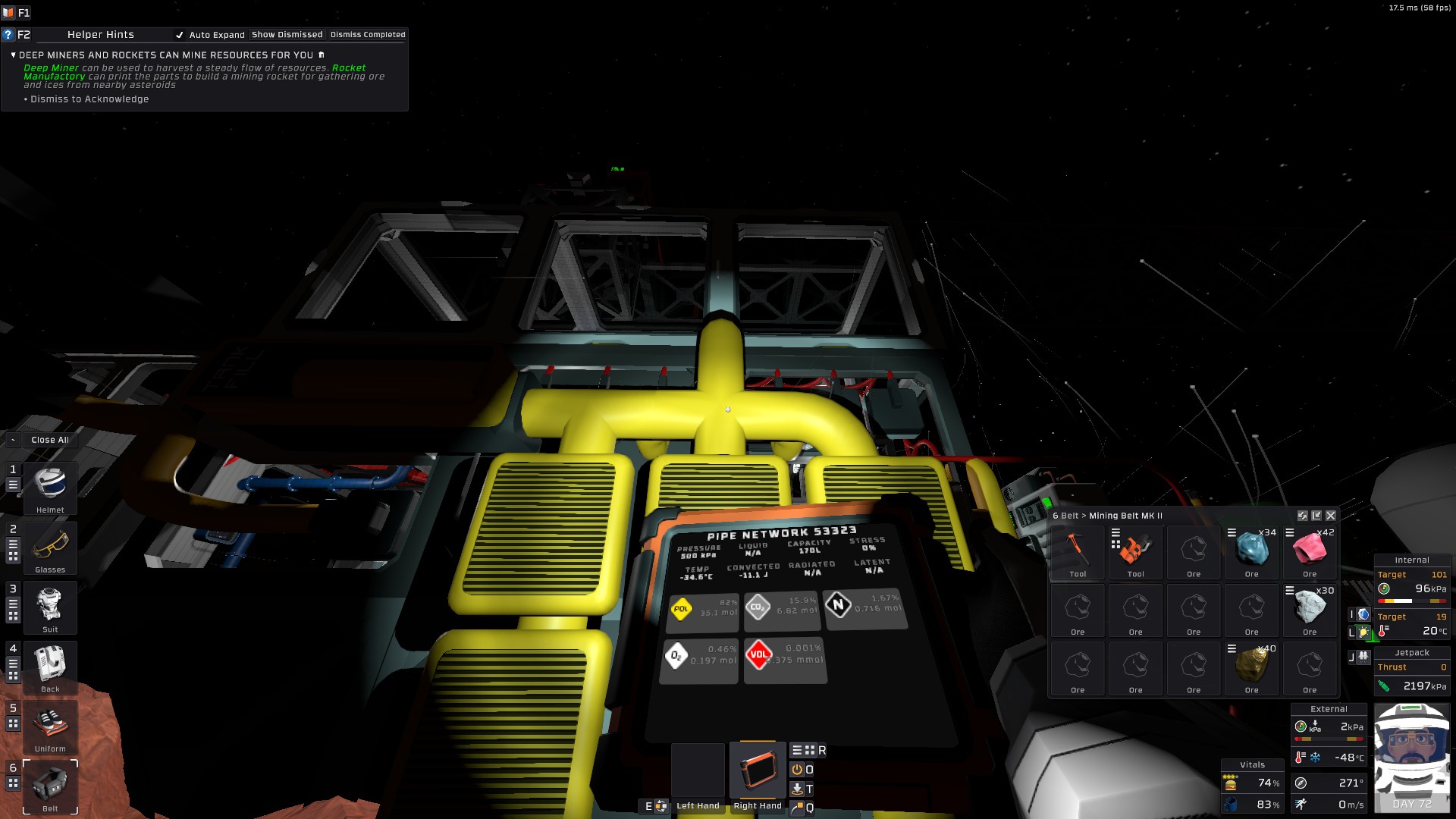1456x819 pixels.
Task: Toggle the Auto Expand checkbox
Action: tap(180, 35)
